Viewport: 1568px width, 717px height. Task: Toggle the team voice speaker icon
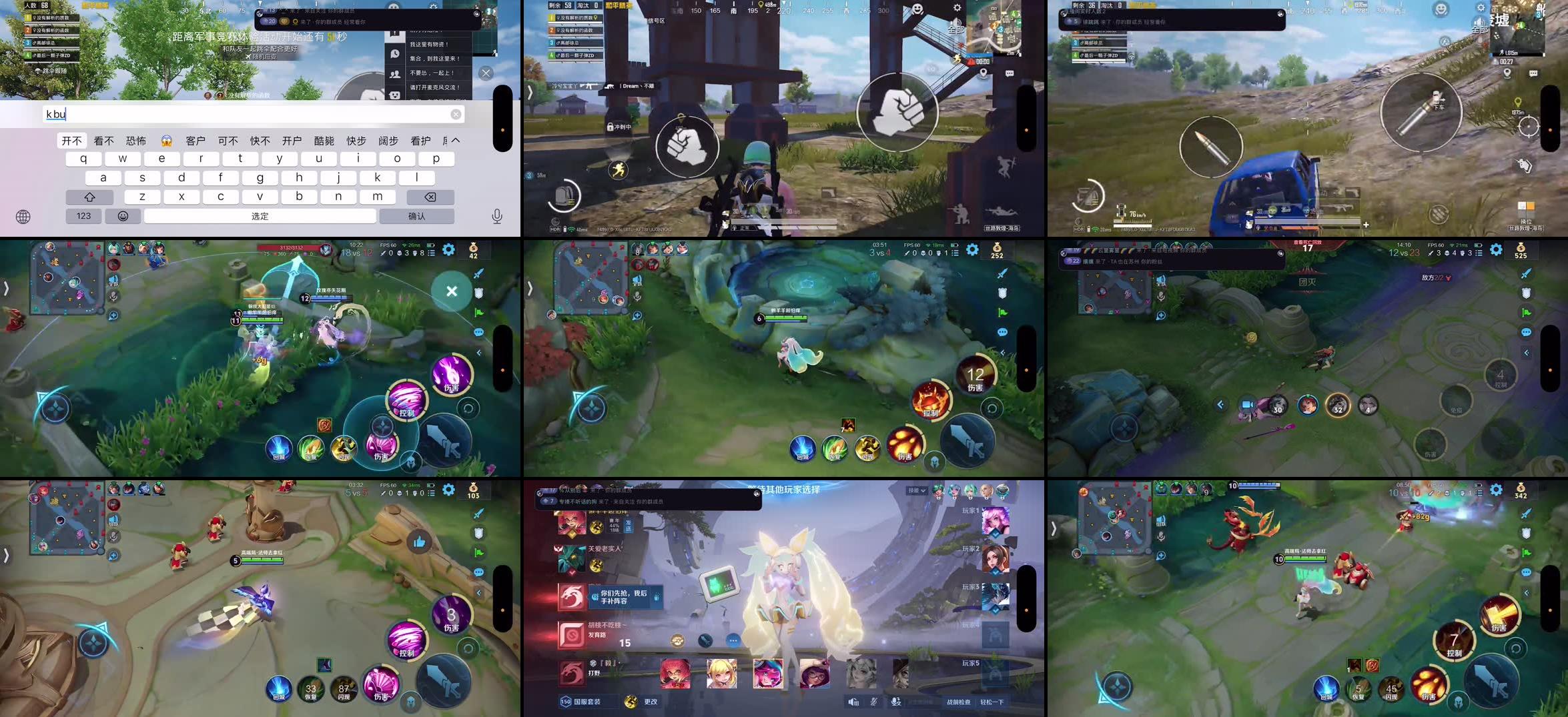pyautogui.click(x=853, y=702)
